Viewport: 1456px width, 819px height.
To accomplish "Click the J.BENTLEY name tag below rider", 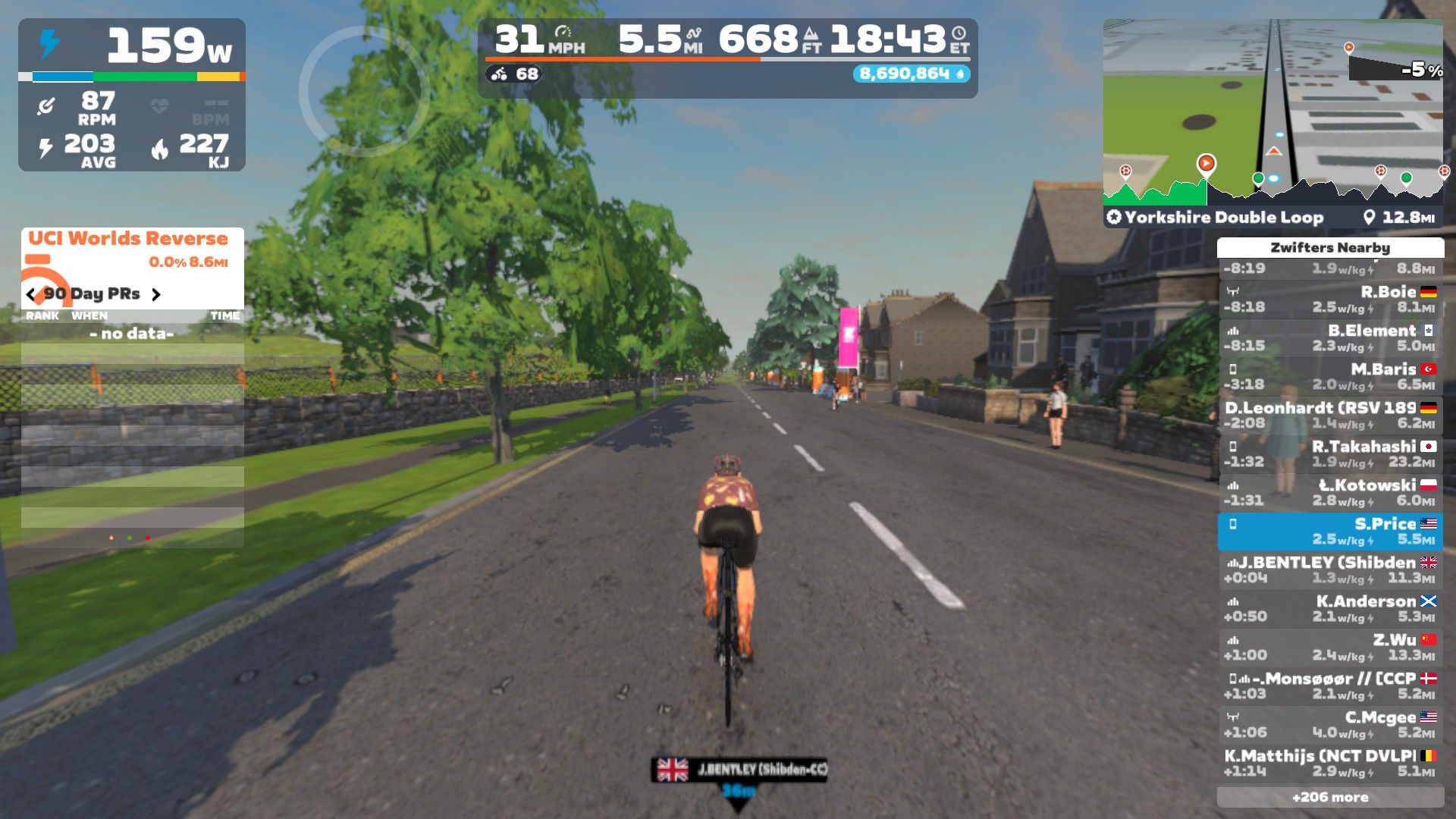I will tap(739, 770).
